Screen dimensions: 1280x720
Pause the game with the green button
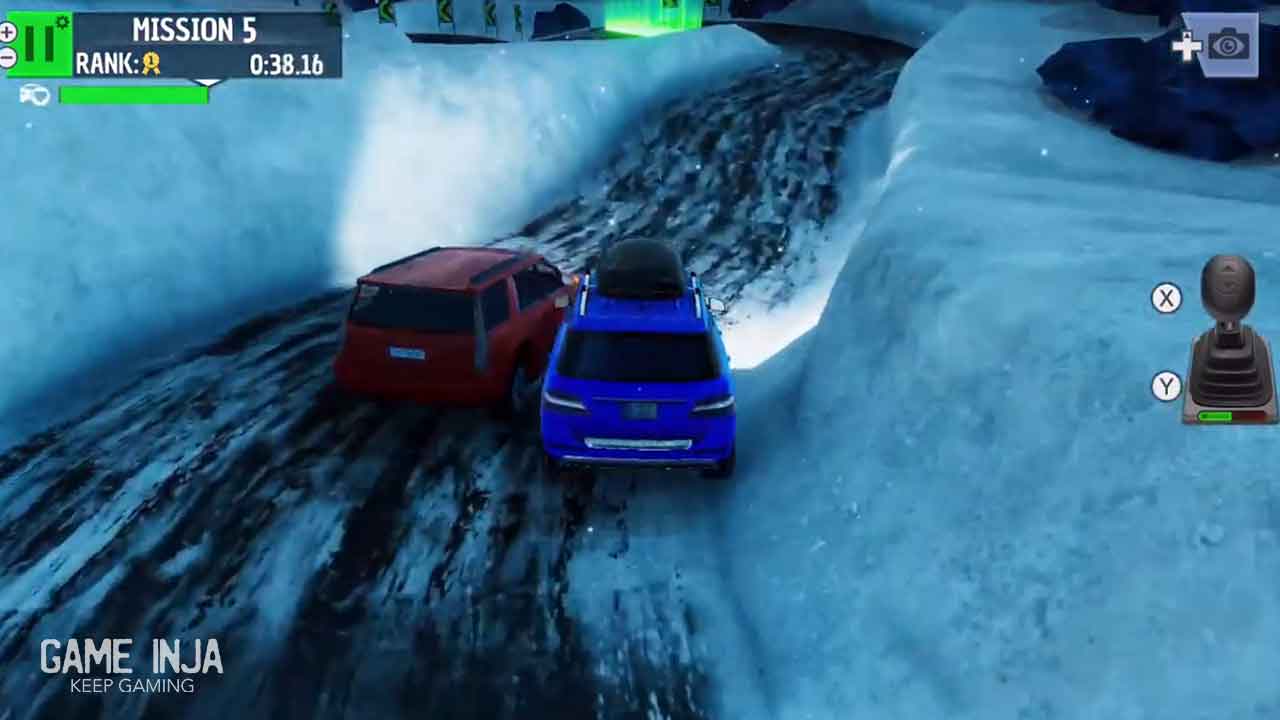pyautogui.click(x=41, y=44)
